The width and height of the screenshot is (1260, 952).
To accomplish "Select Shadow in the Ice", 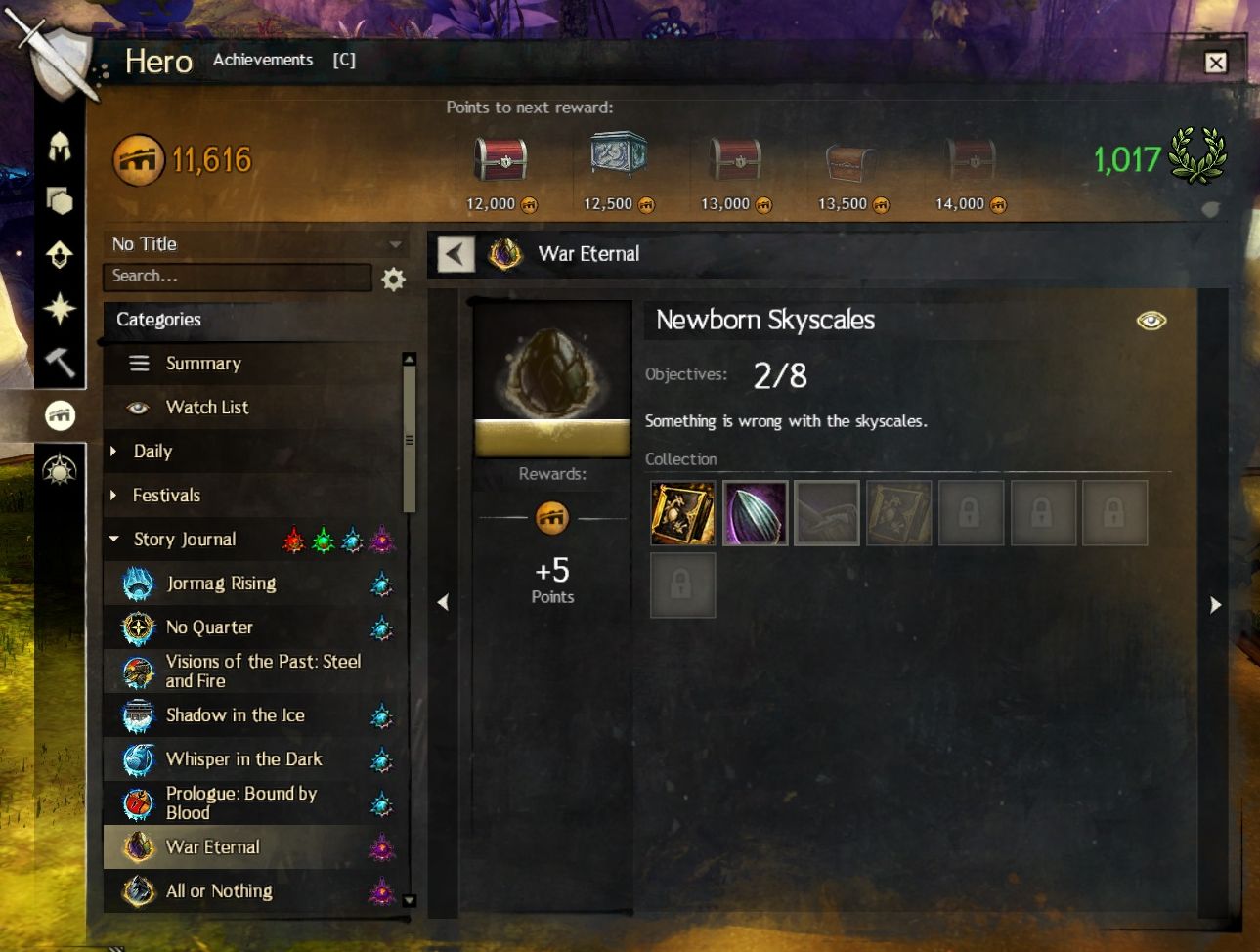I will point(235,715).
